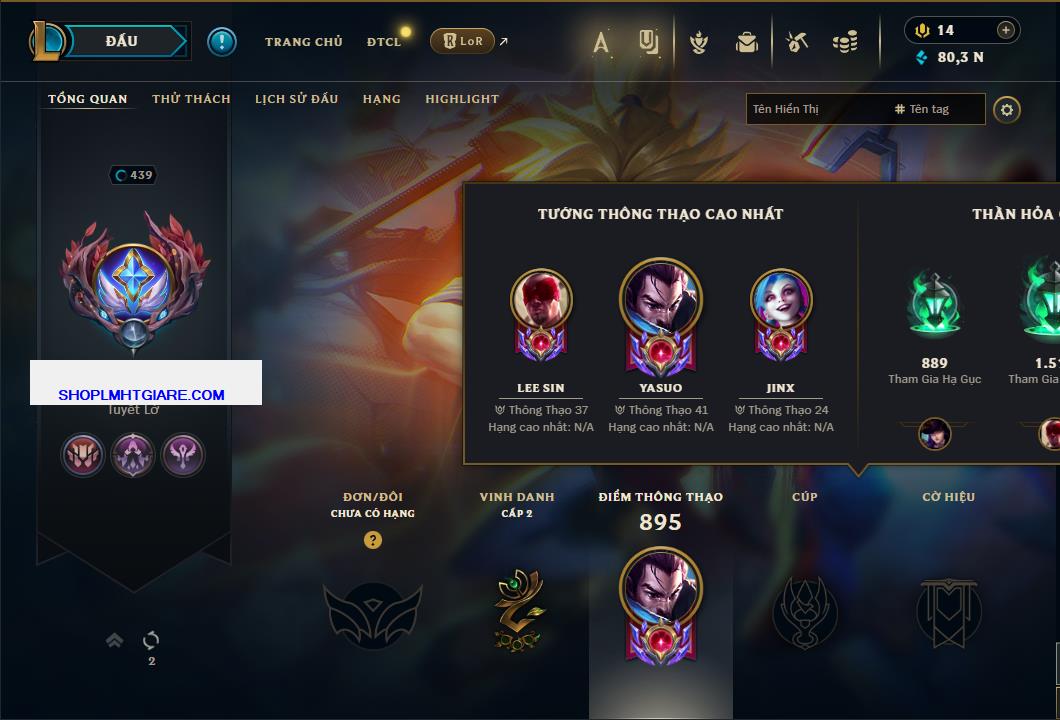Open the LỊCH SỬ ĐẤU tab

click(x=296, y=99)
